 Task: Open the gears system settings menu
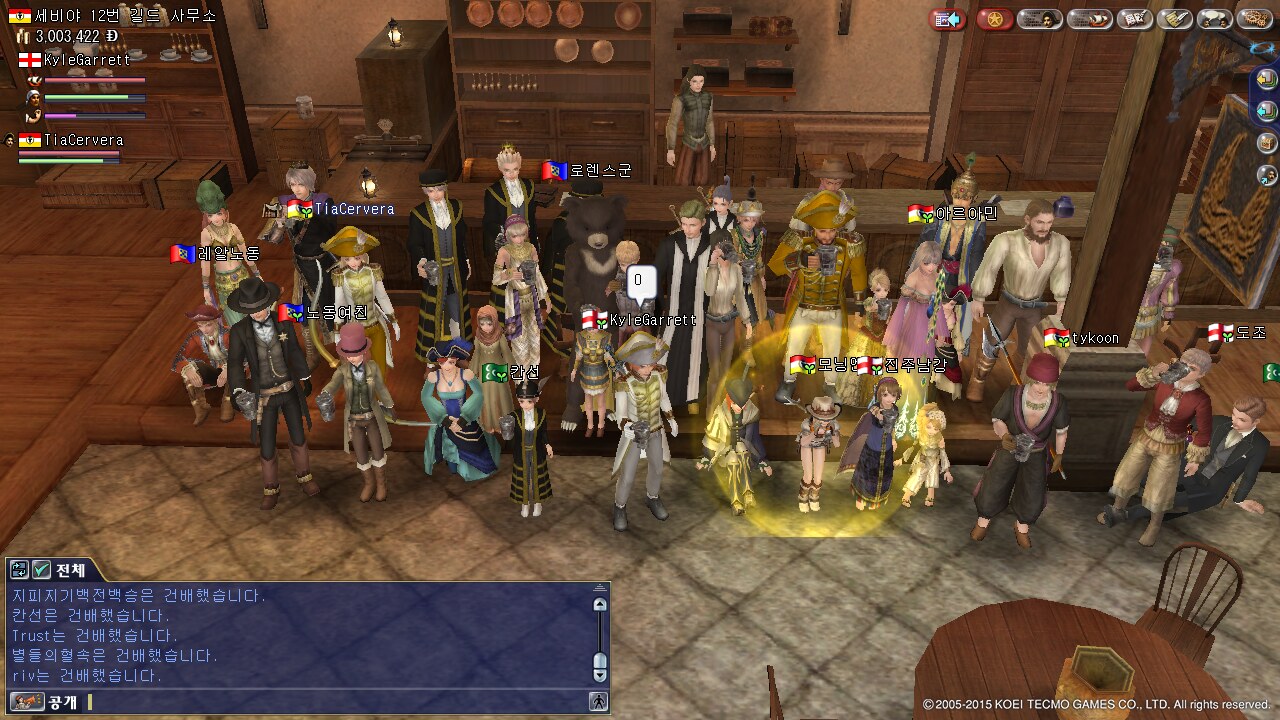click(1254, 19)
